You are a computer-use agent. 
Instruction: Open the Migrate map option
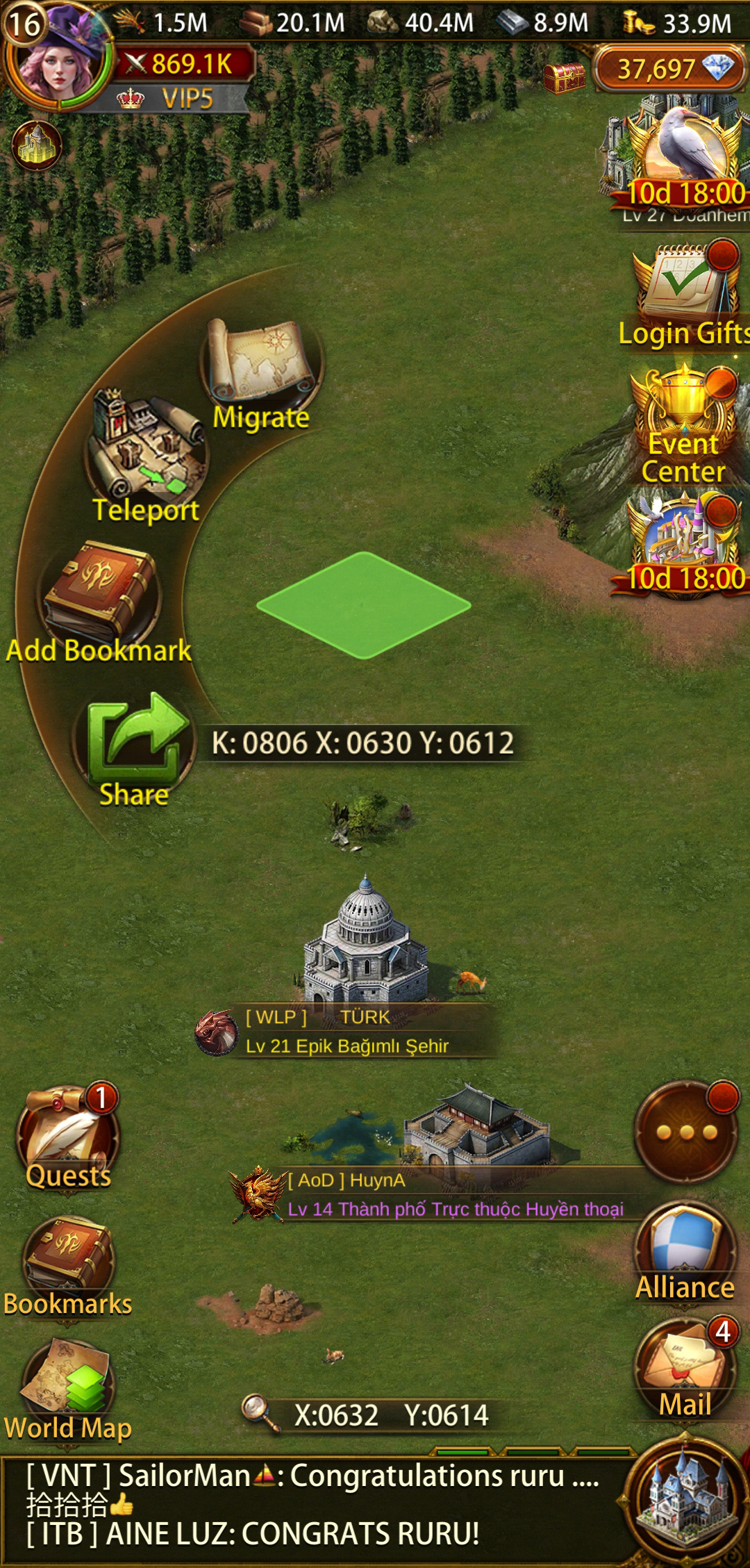pyautogui.click(x=262, y=368)
